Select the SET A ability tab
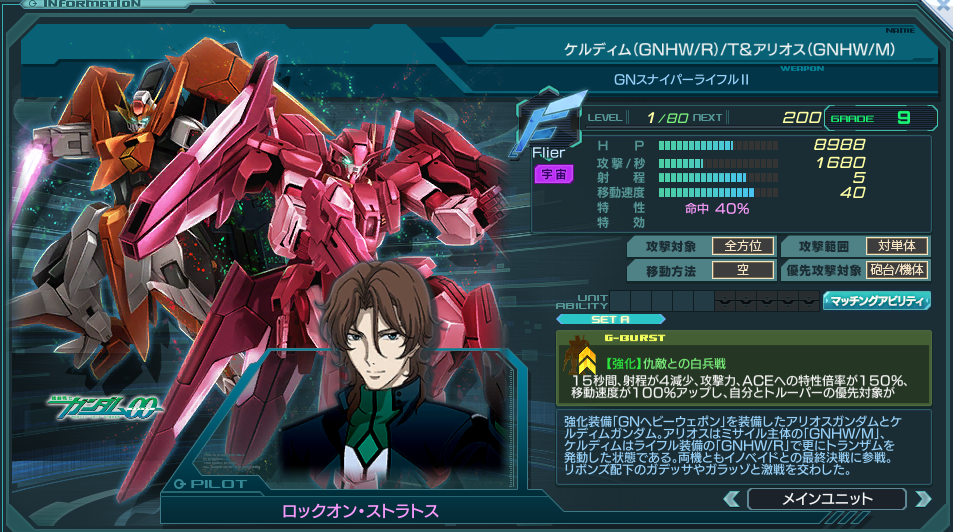The image size is (953, 532). click(596, 320)
